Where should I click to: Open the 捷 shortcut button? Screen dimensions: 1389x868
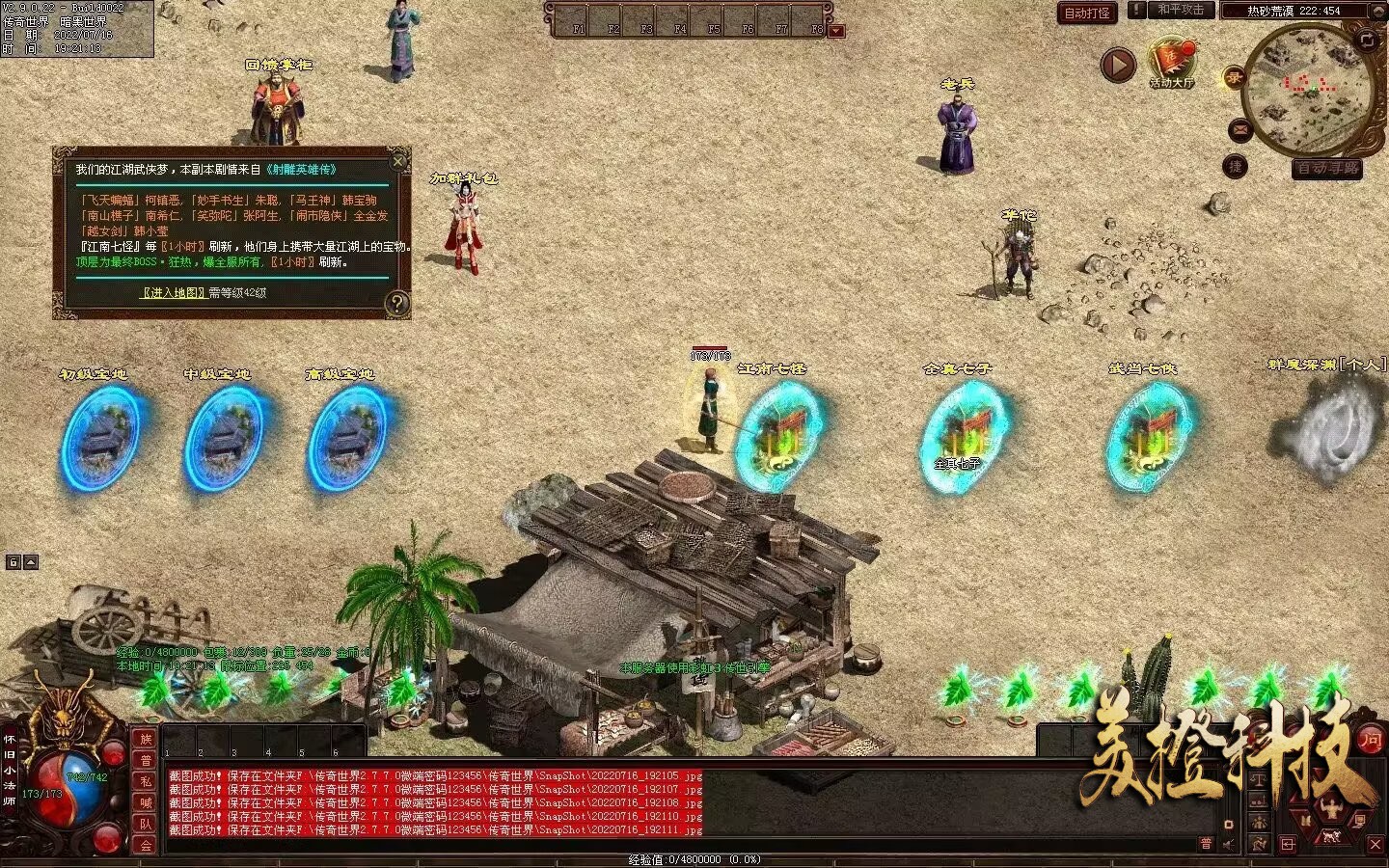pos(1236,167)
